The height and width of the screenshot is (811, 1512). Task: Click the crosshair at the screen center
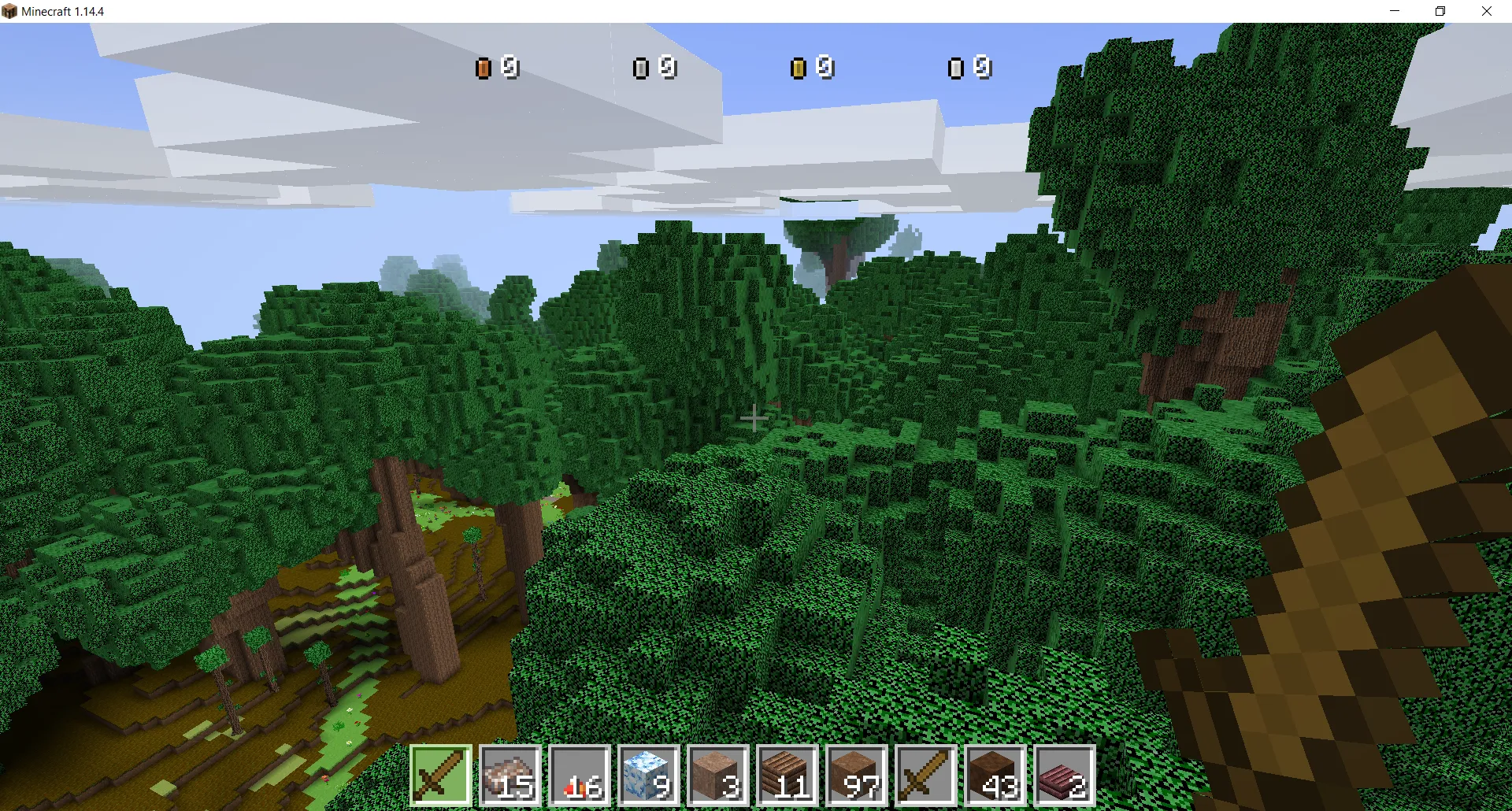click(756, 417)
